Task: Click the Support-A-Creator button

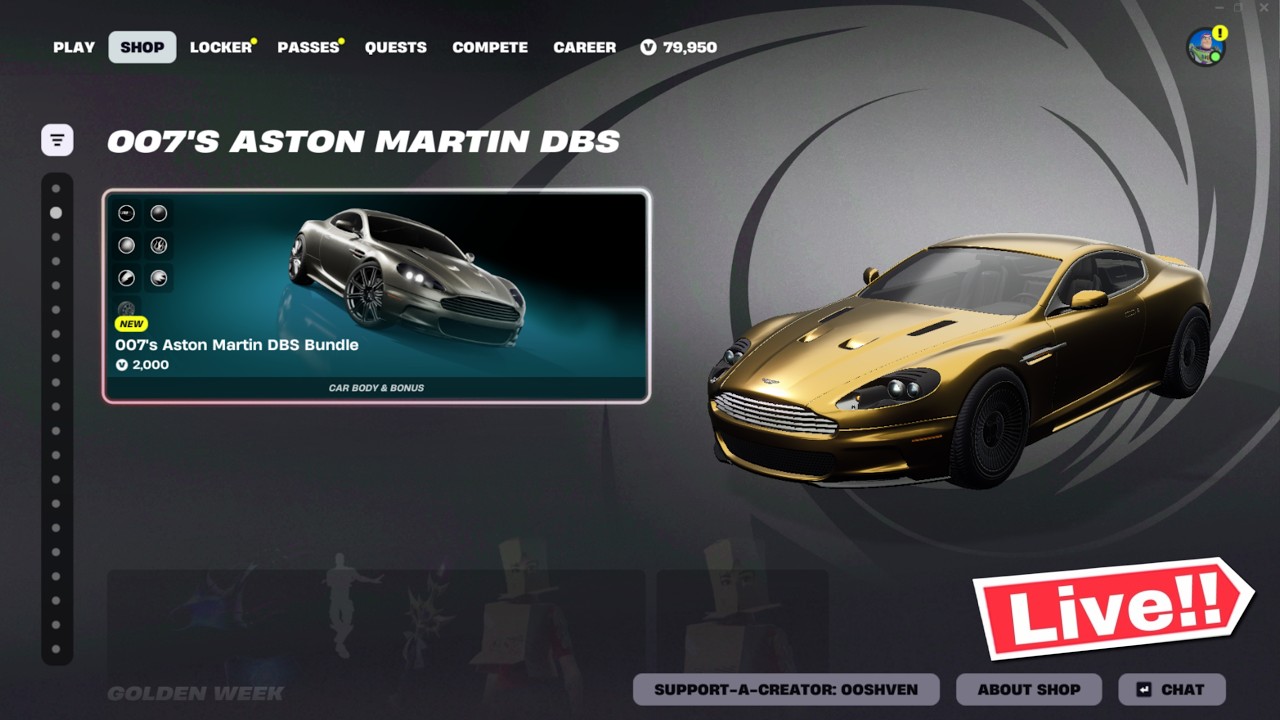Action: pyautogui.click(x=786, y=689)
